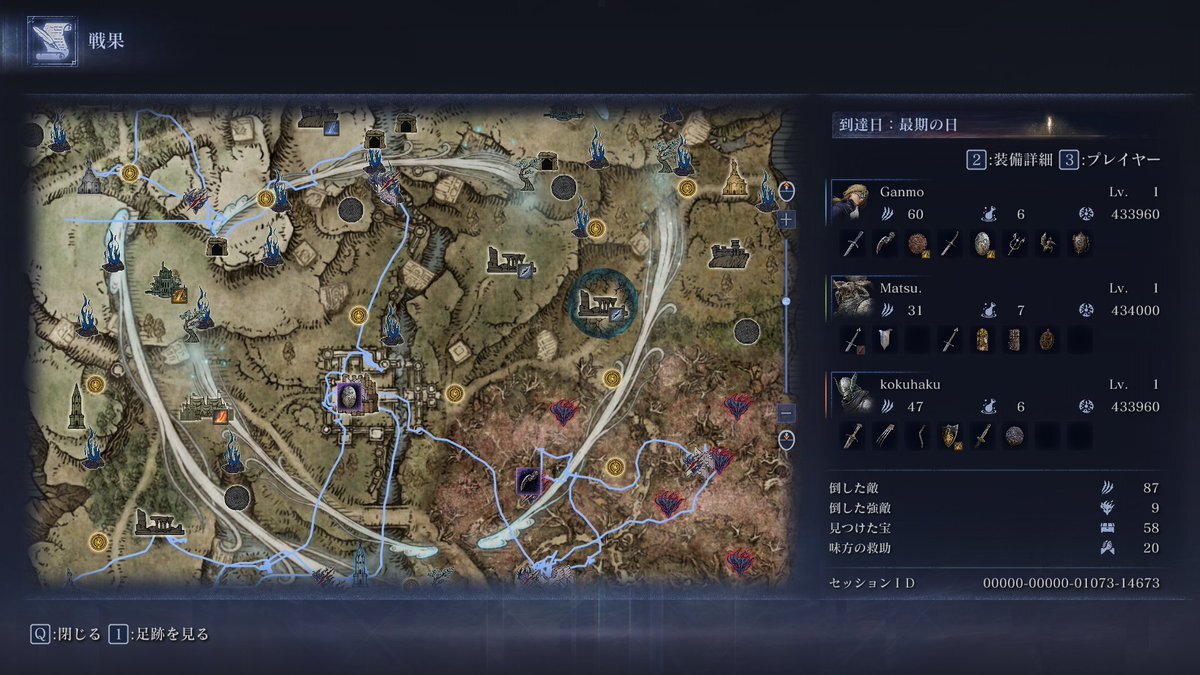1200x675 pixels.
Task: Inspect Ganmo's trident weapon slot
Action: [x=1016, y=243]
